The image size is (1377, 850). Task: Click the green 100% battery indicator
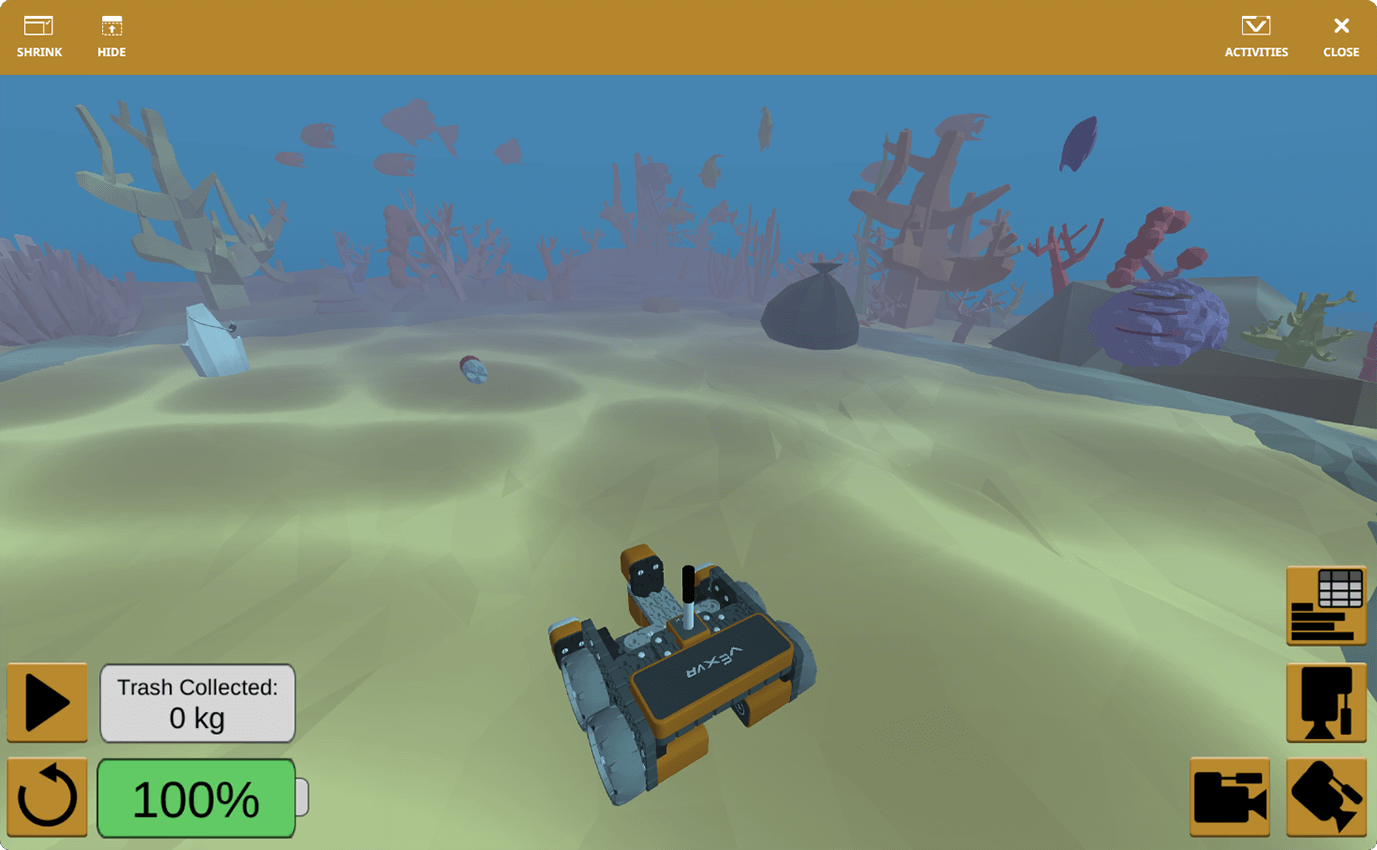pos(196,798)
